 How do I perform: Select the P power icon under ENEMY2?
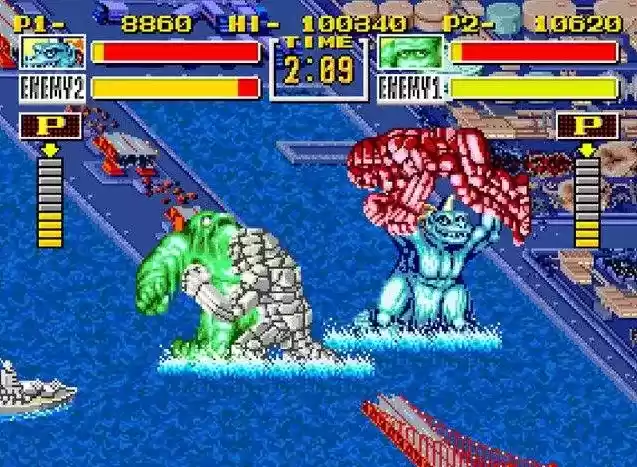pos(50,127)
